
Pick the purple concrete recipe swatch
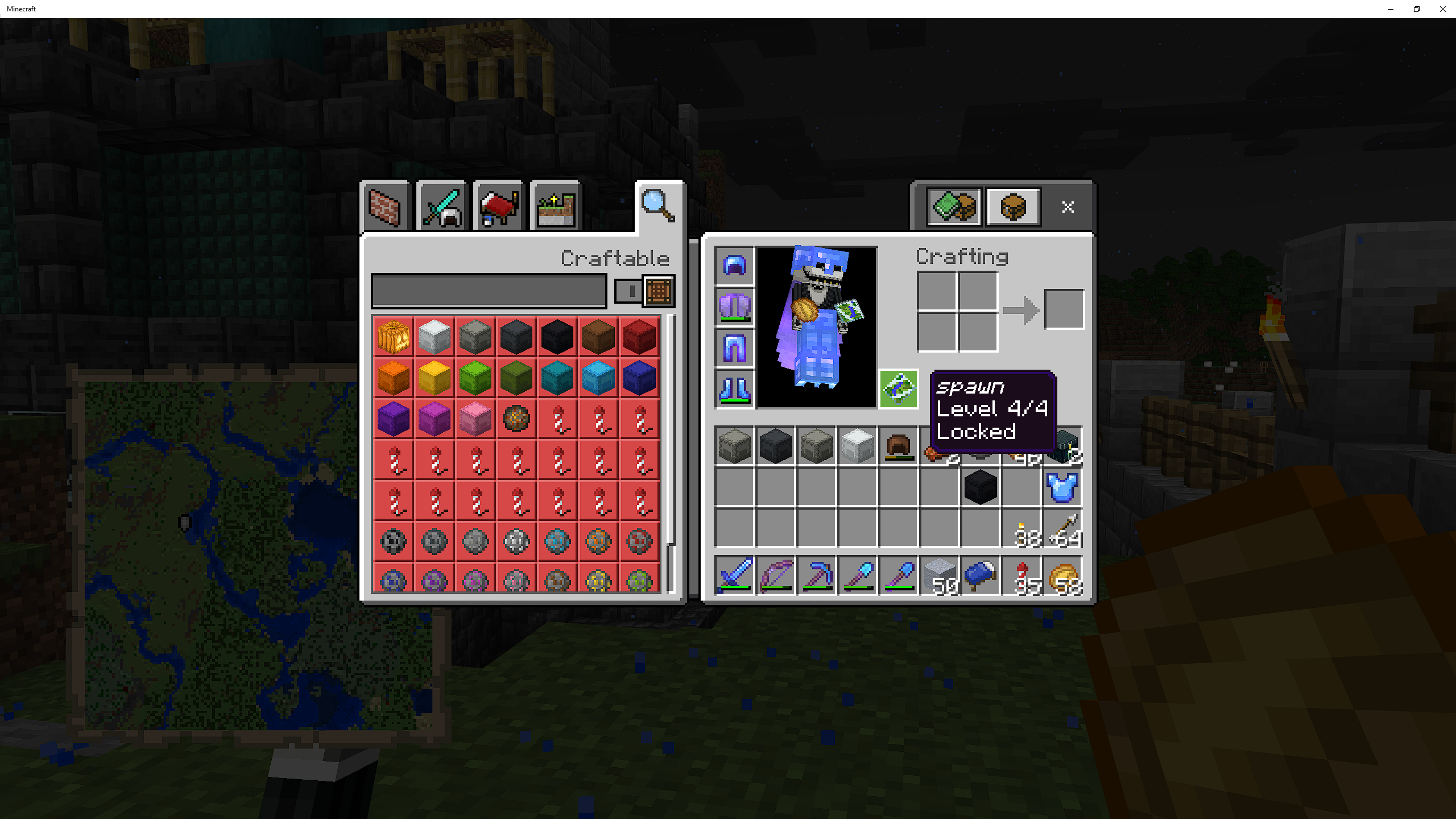pyautogui.click(x=393, y=419)
